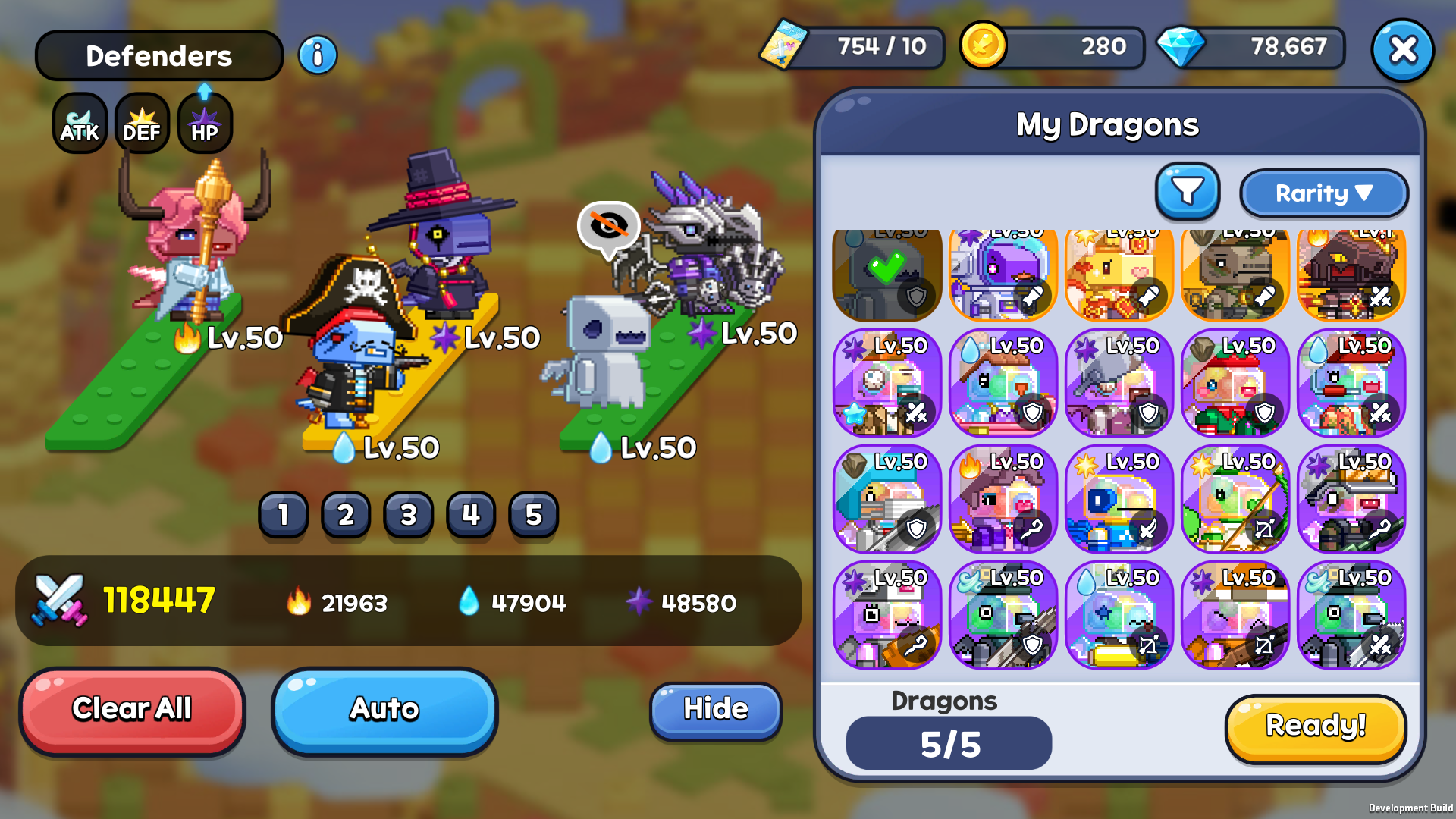Switch to team preset 2

tap(346, 515)
